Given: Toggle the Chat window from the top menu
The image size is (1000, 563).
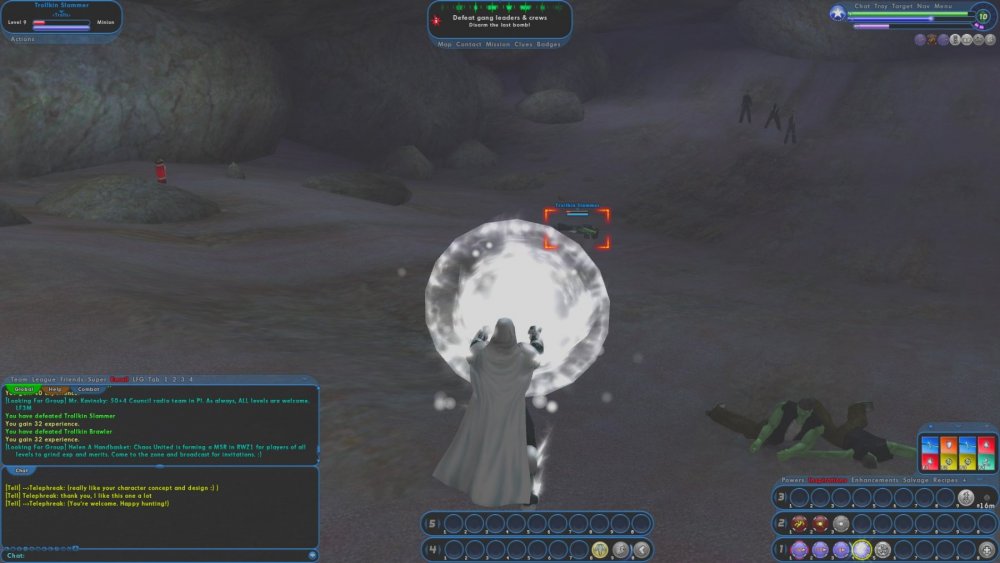Looking at the screenshot, I should 863,6.
